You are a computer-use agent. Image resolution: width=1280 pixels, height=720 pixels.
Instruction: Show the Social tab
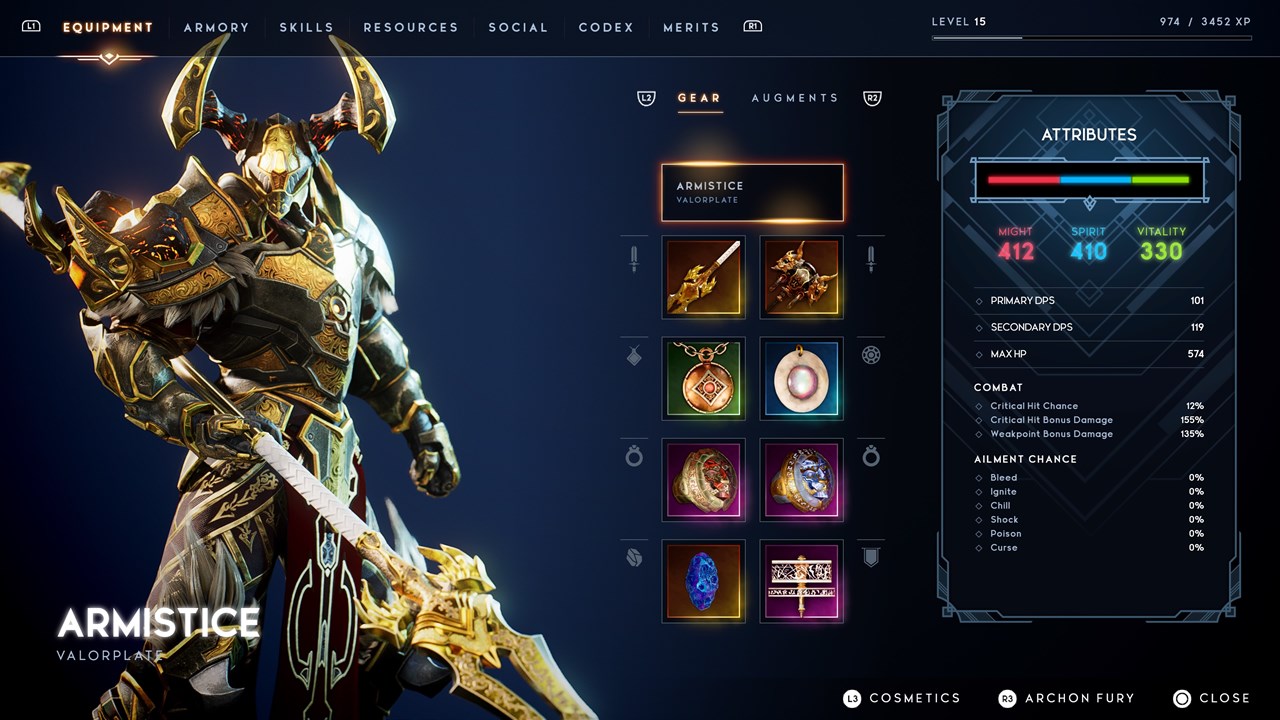[x=518, y=28]
